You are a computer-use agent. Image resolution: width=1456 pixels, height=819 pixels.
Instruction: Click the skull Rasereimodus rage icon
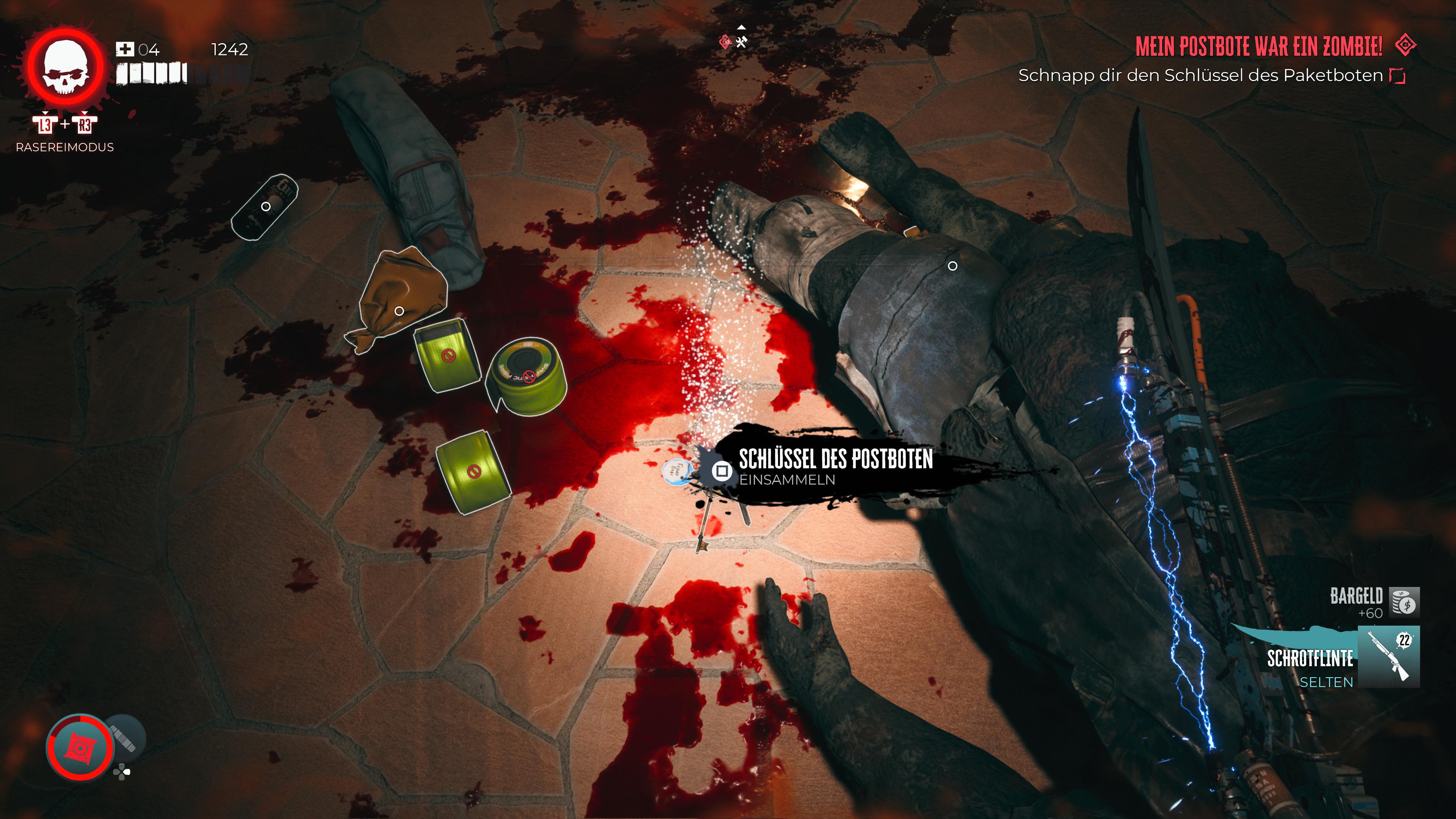tap(66, 68)
